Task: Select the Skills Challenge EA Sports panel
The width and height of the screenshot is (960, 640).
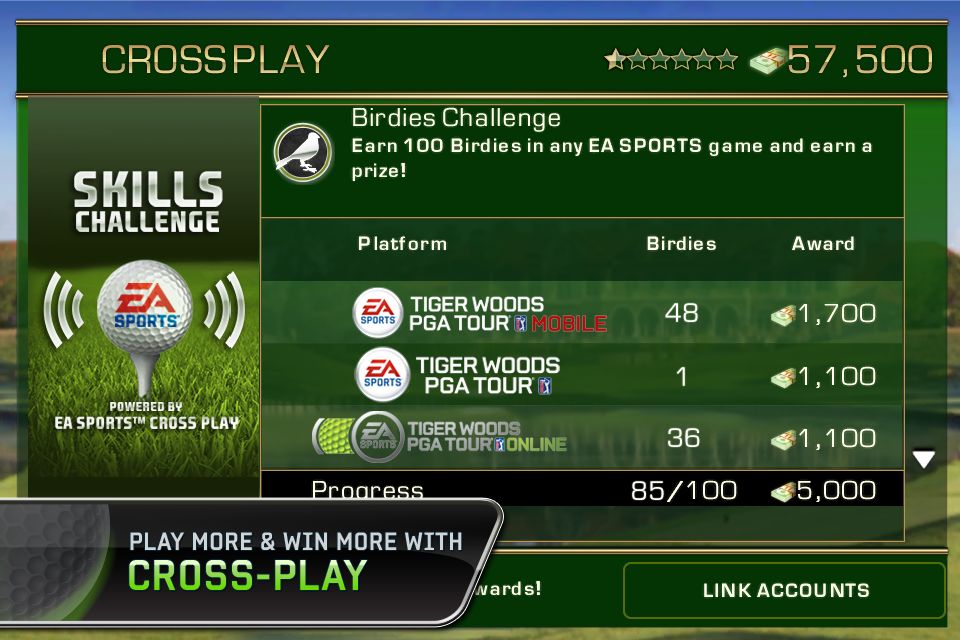Action: [x=146, y=300]
